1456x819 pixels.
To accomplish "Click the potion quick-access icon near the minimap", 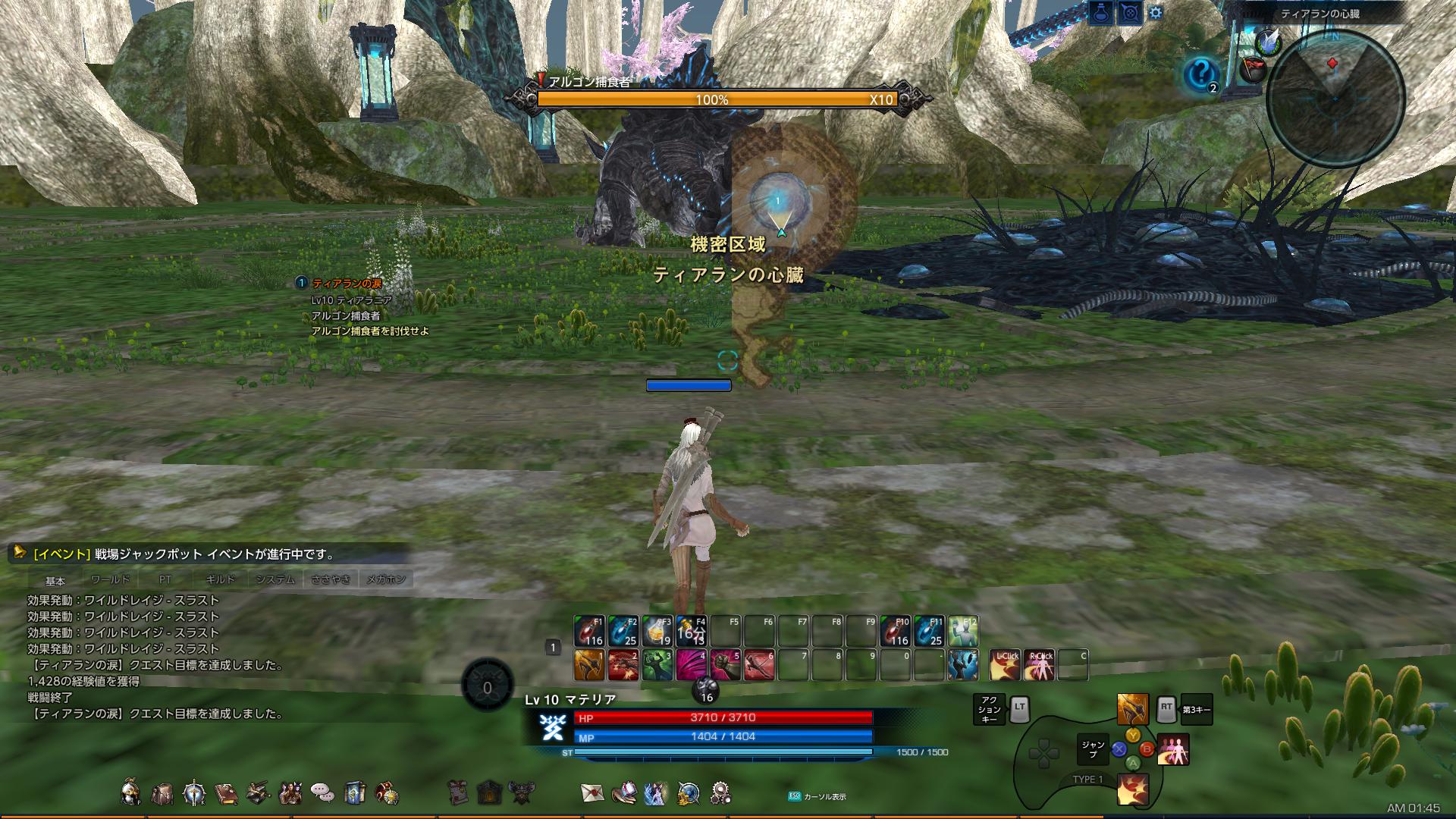I will pyautogui.click(x=1100, y=12).
